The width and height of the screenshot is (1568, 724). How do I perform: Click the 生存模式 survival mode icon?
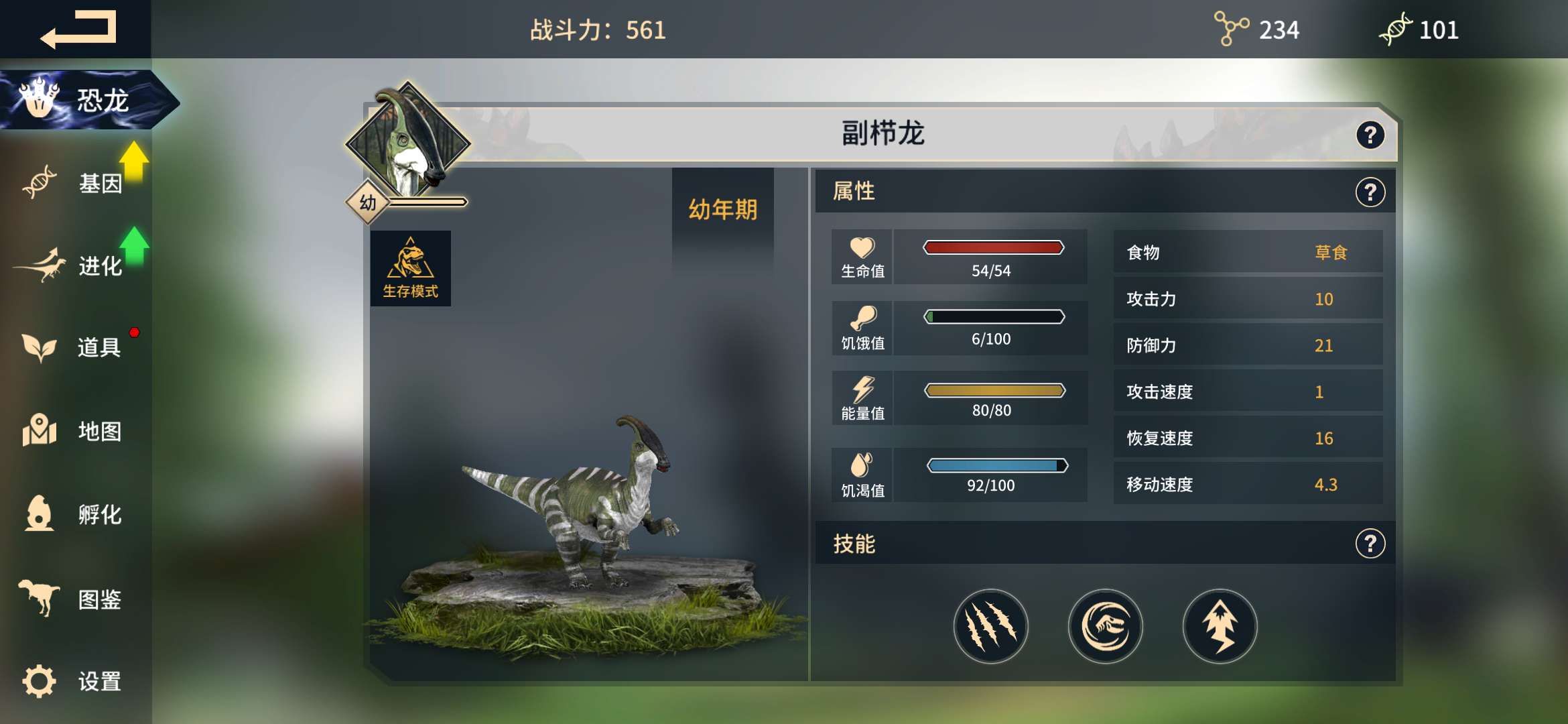411,267
